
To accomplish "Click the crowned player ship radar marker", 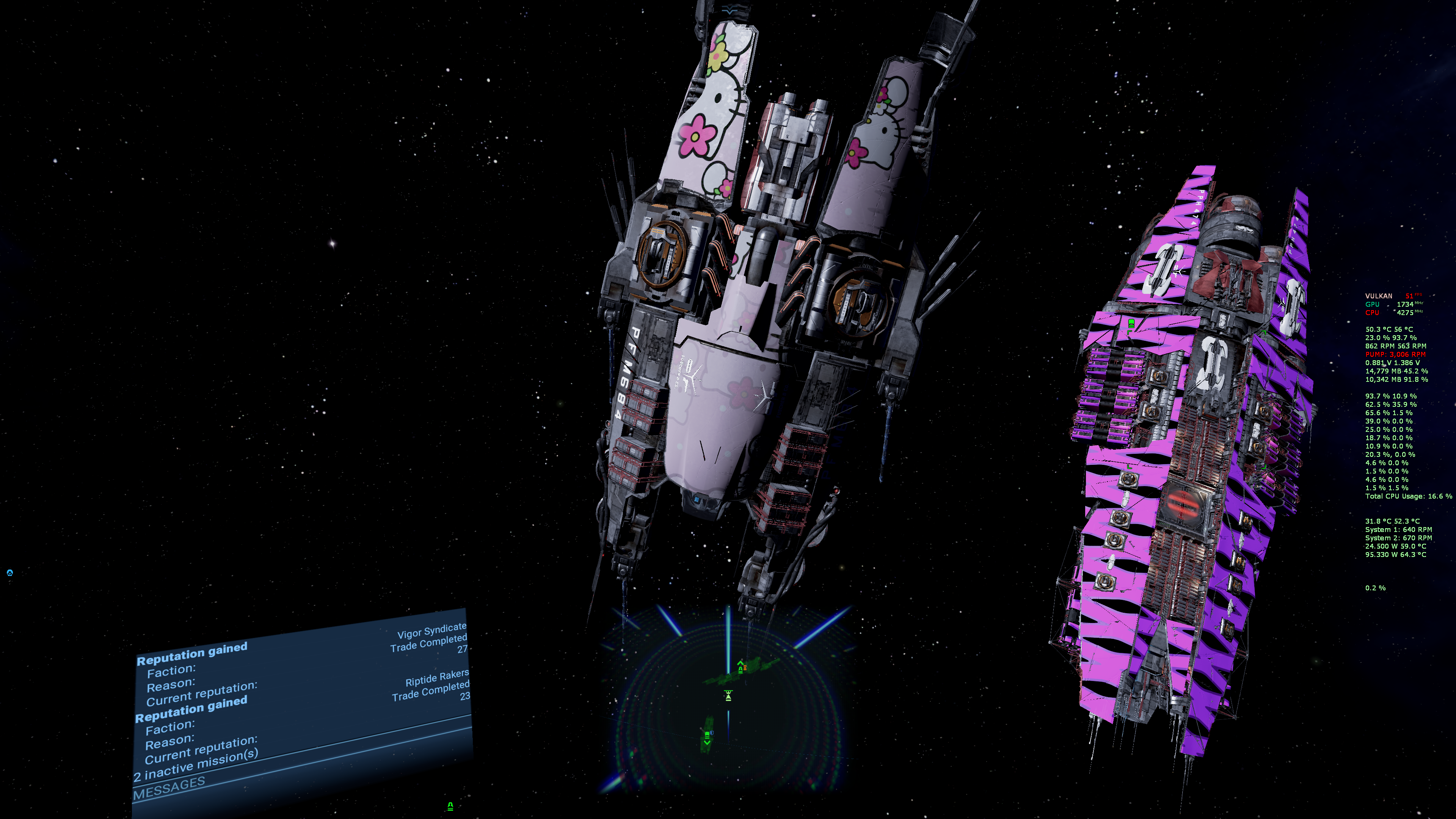I will point(728,695).
